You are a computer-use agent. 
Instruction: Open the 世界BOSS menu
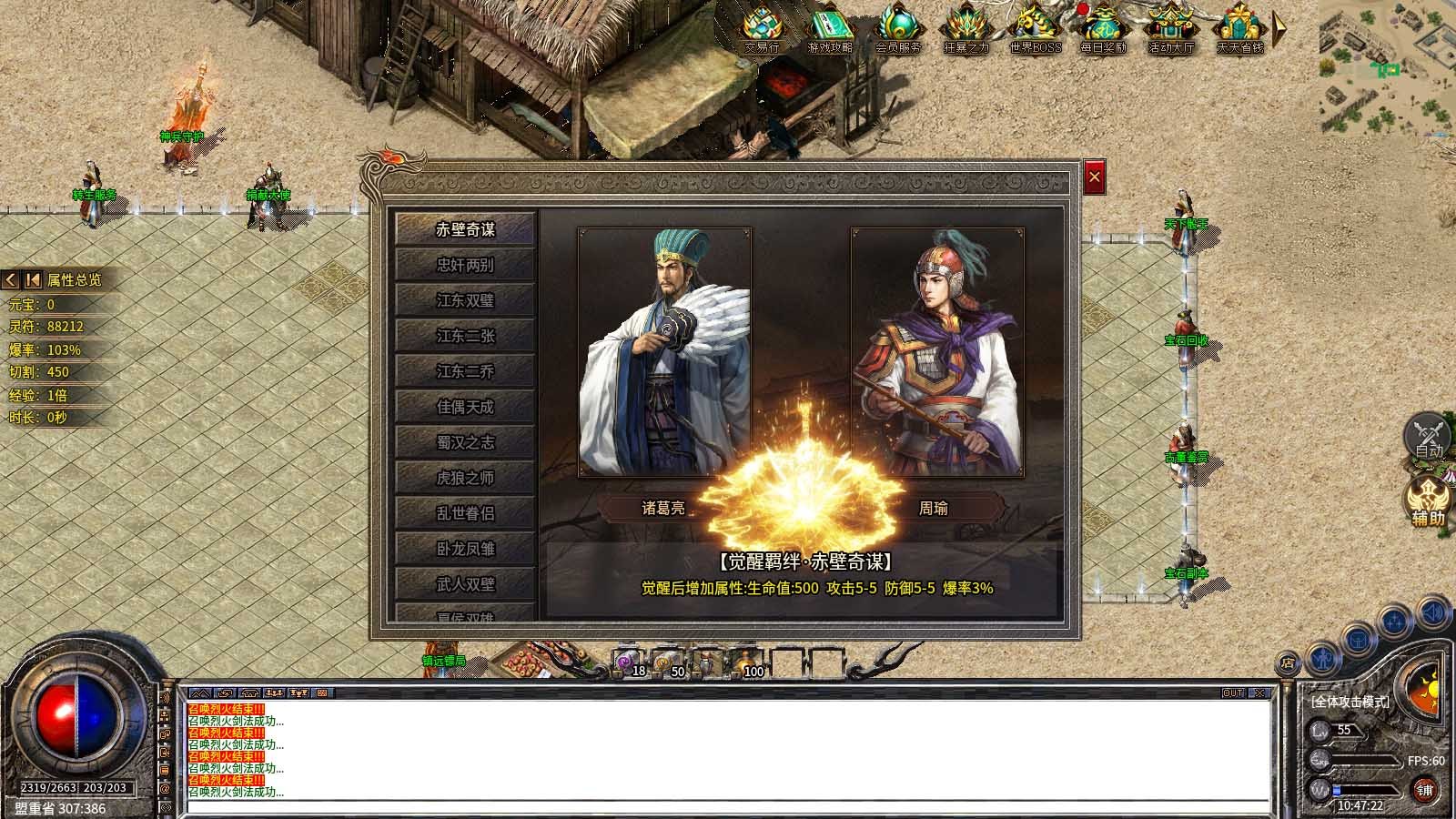[1035, 27]
